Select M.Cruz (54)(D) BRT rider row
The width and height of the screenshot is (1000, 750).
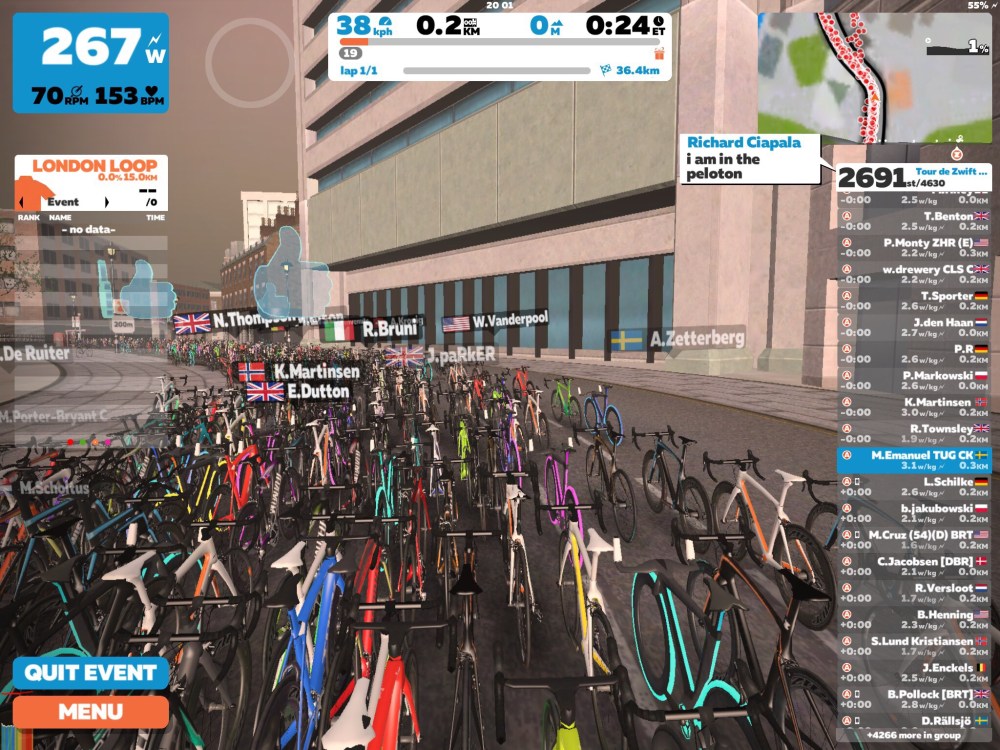(913, 540)
